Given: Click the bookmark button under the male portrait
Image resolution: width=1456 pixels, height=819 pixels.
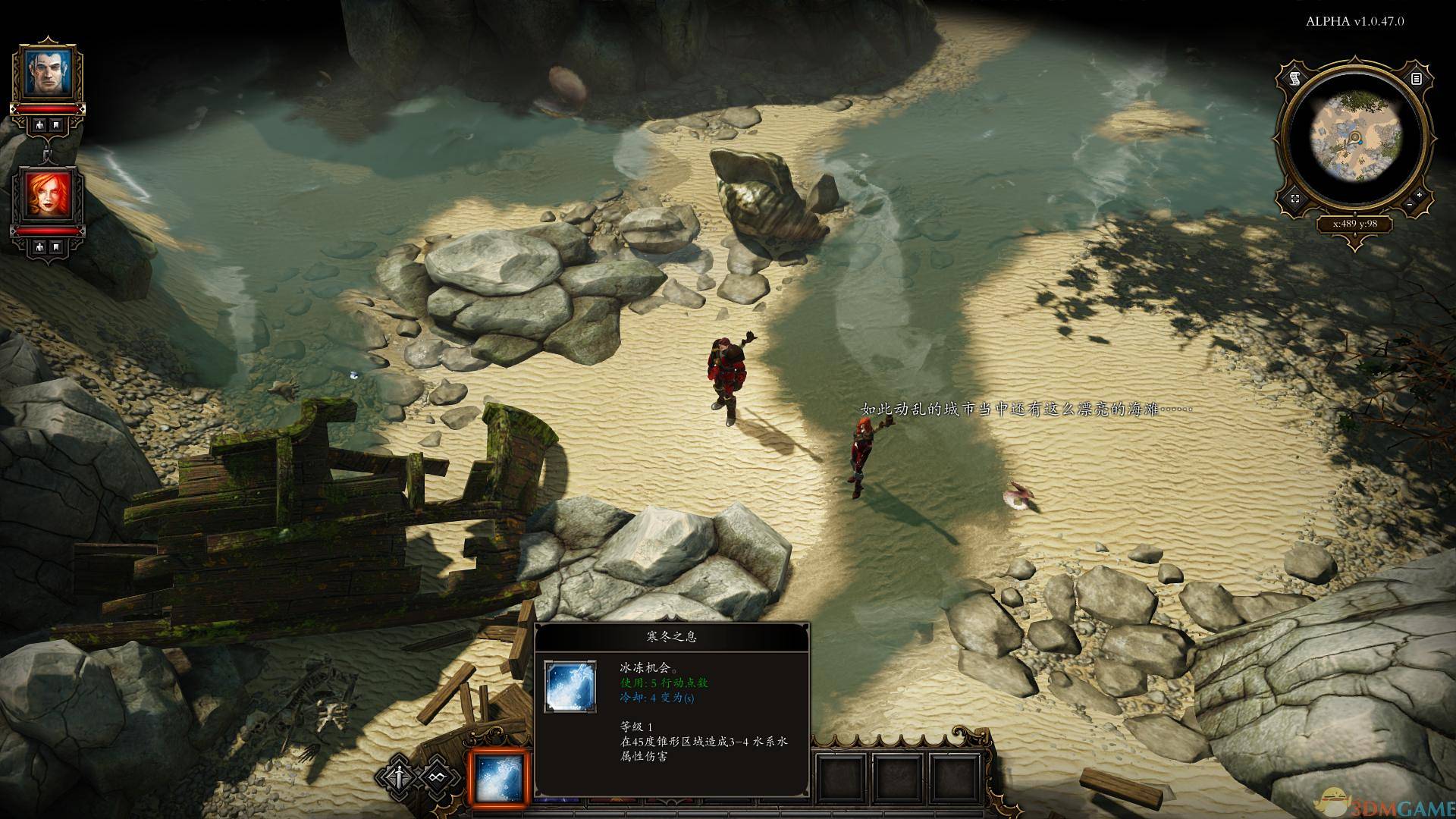Looking at the screenshot, I should click(x=57, y=126).
